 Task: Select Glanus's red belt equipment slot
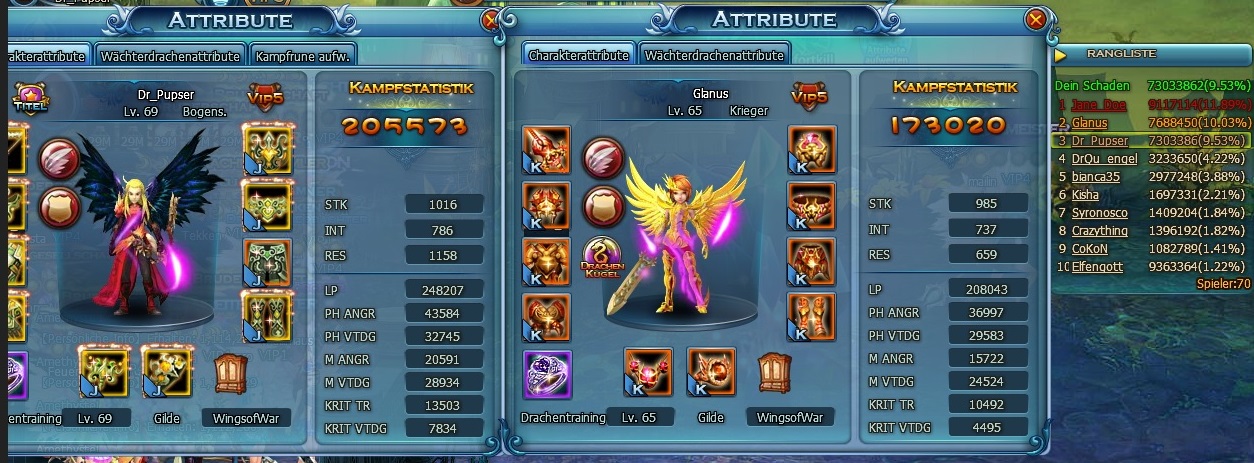[812, 206]
